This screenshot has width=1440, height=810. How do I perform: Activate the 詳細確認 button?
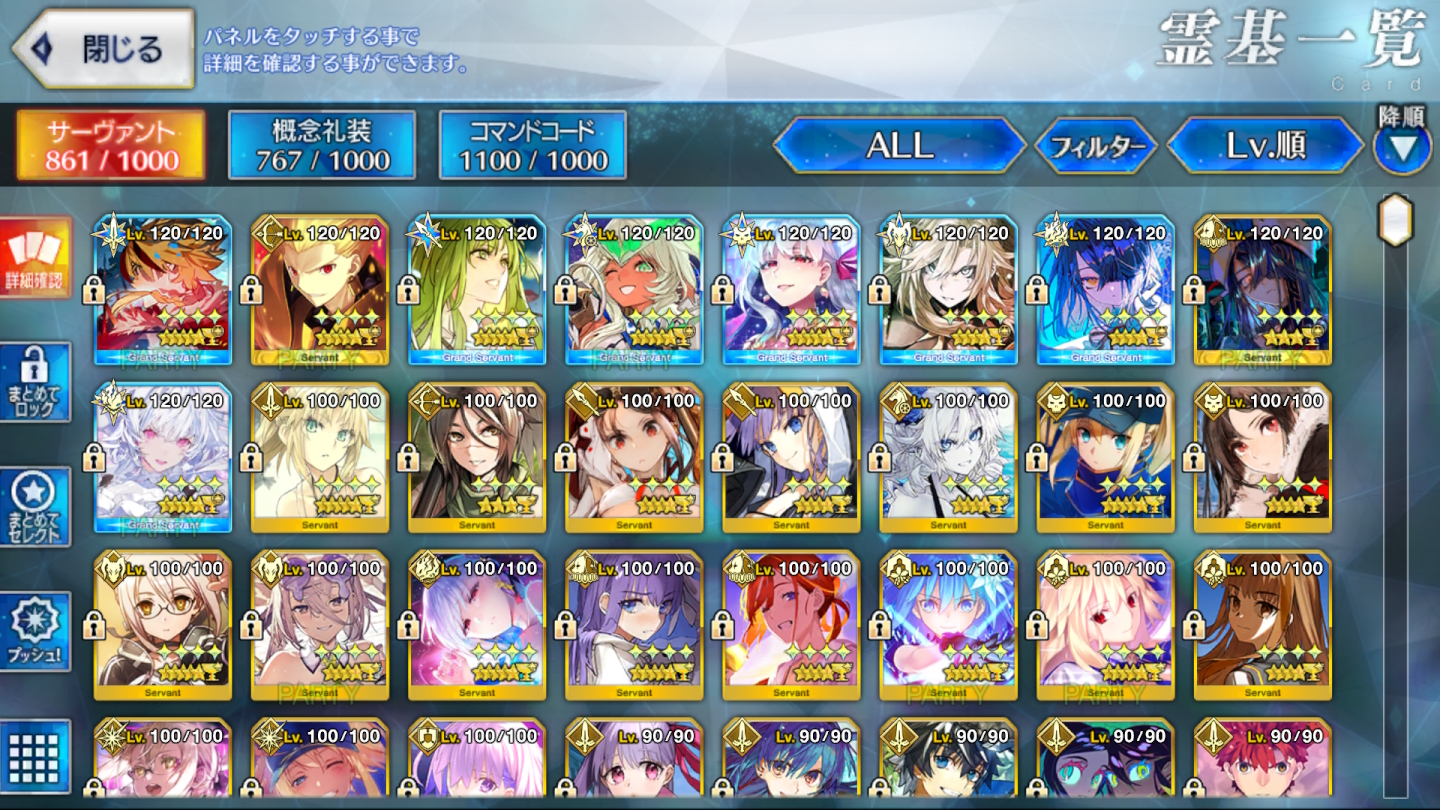click(x=36, y=258)
